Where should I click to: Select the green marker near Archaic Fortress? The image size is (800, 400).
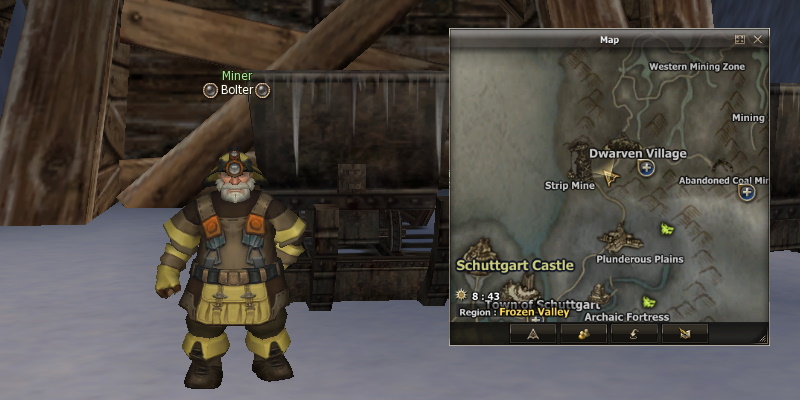(x=649, y=301)
